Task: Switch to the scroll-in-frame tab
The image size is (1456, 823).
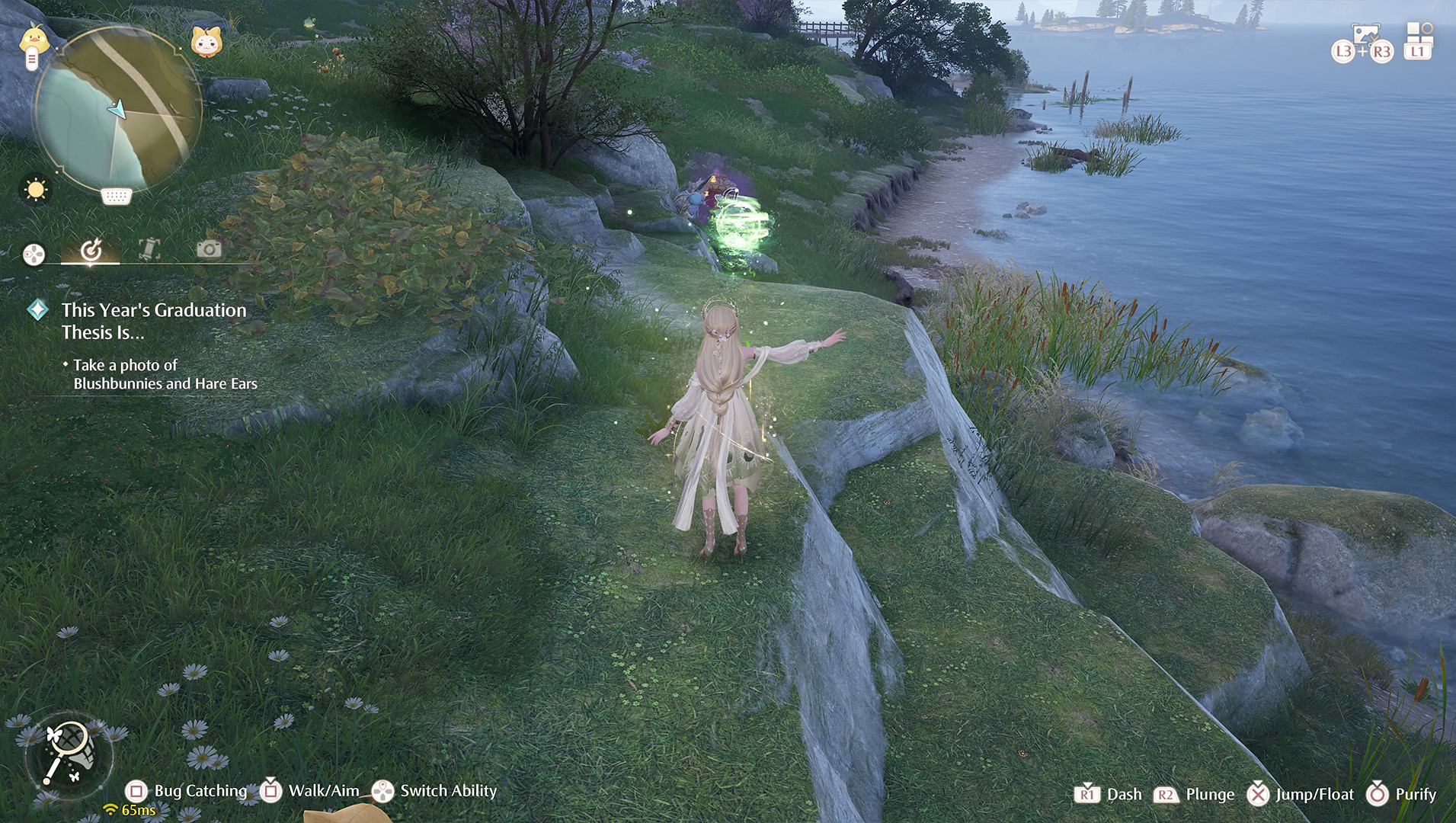Action: [x=149, y=249]
